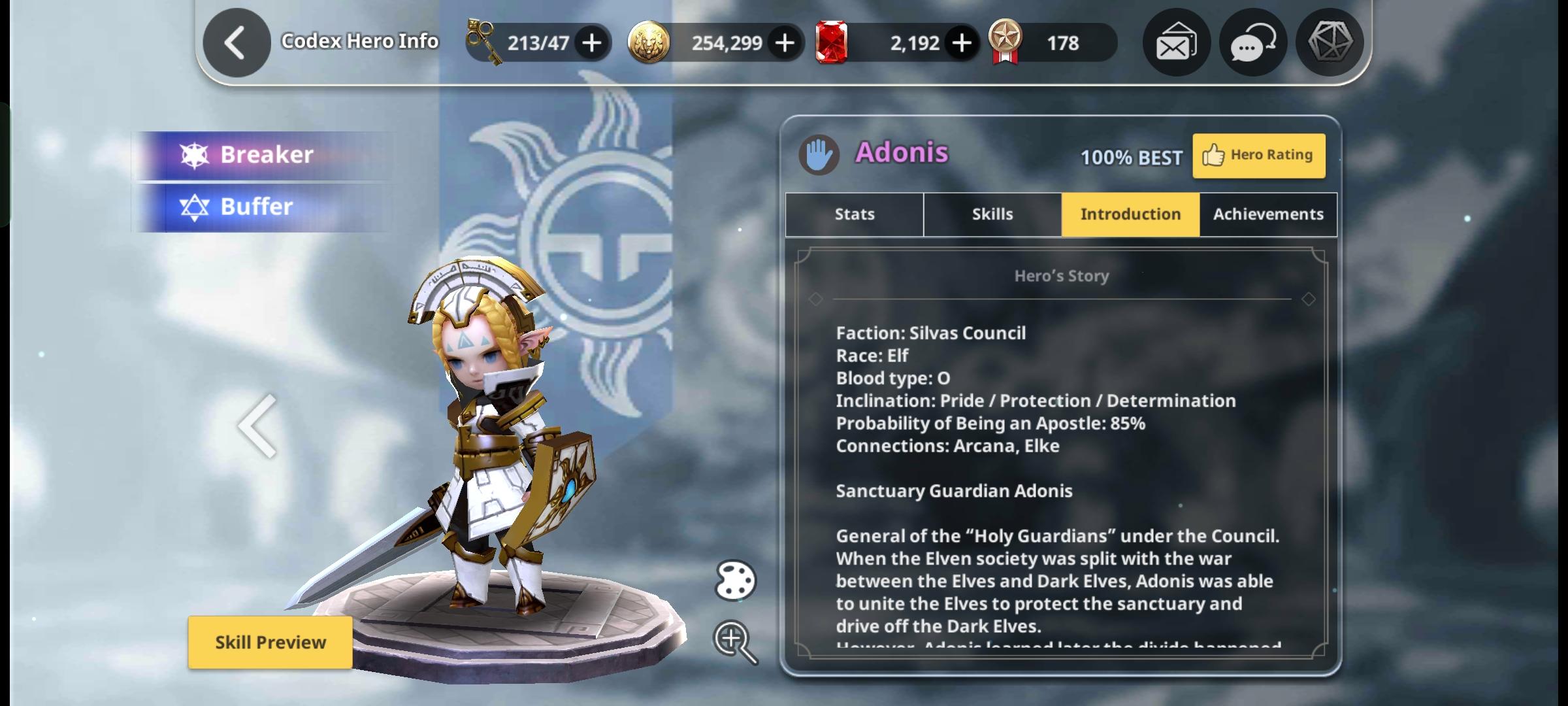Switch to the Stats tab
This screenshot has width=1568, height=706.
[853, 214]
